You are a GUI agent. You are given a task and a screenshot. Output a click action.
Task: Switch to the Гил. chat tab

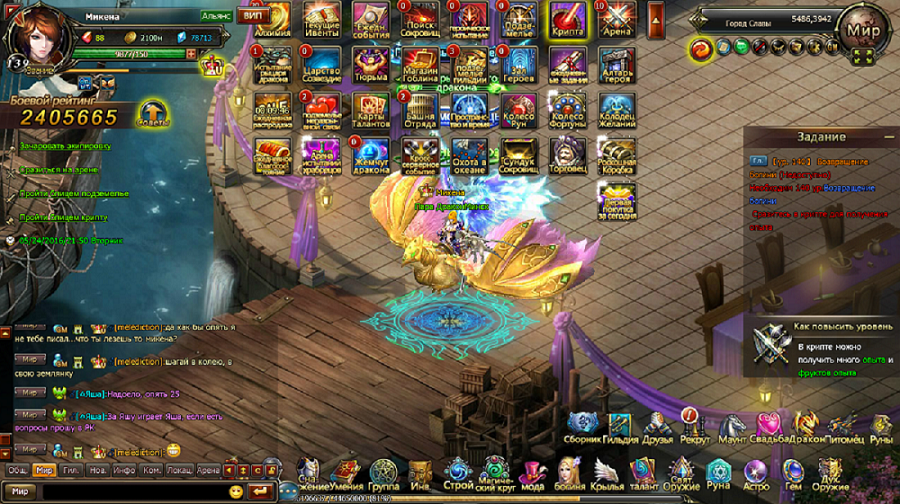point(71,470)
